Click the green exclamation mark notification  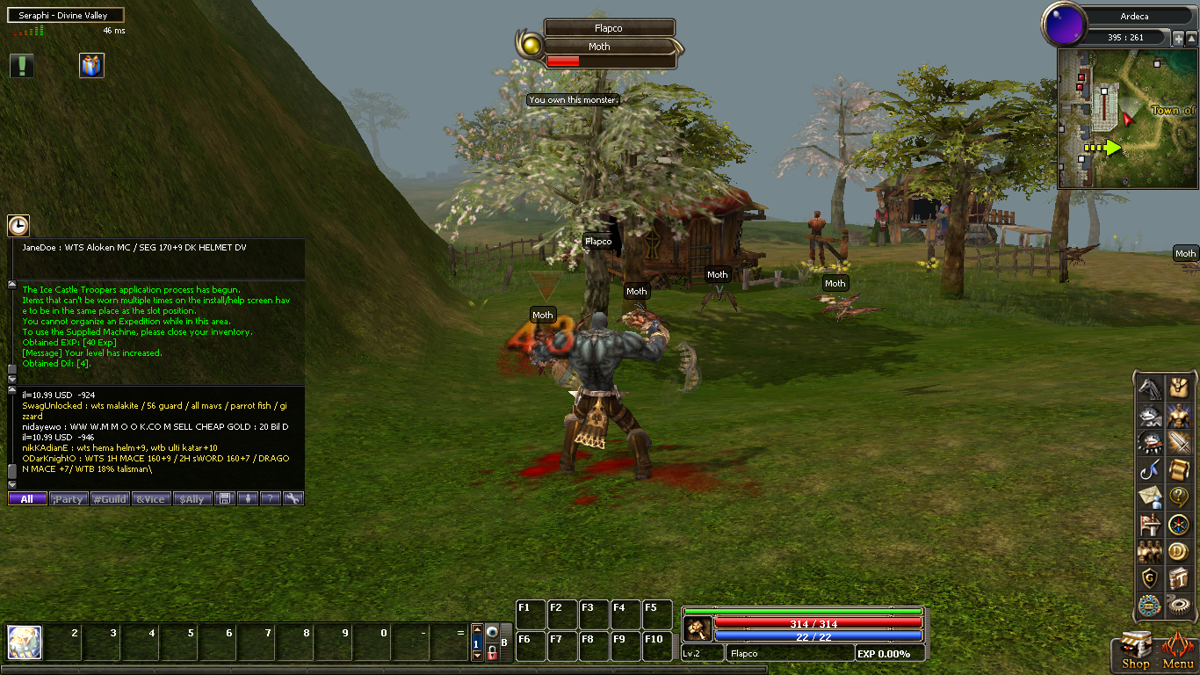pyautogui.click(x=22, y=66)
